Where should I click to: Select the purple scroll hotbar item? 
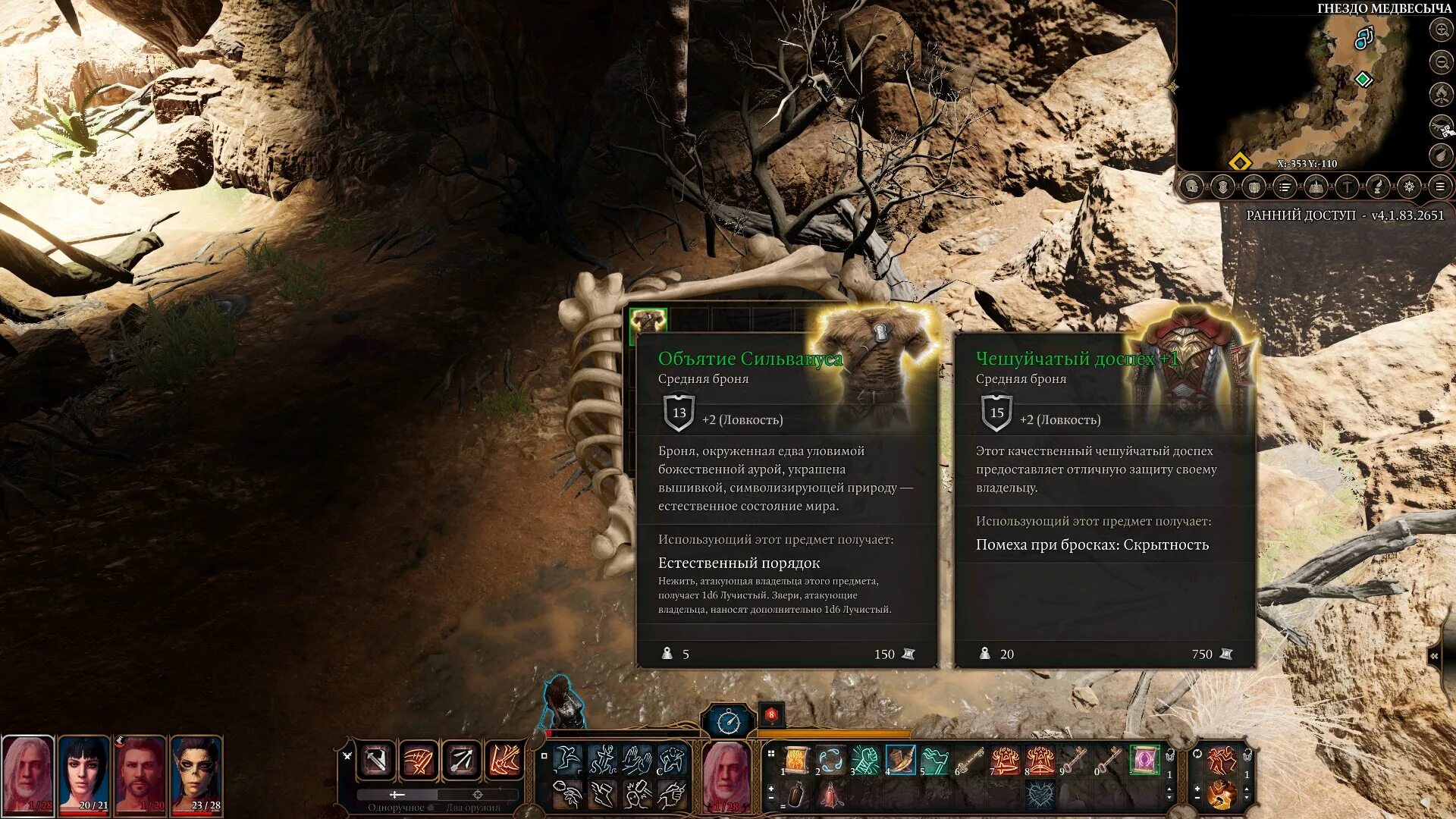(1144, 759)
